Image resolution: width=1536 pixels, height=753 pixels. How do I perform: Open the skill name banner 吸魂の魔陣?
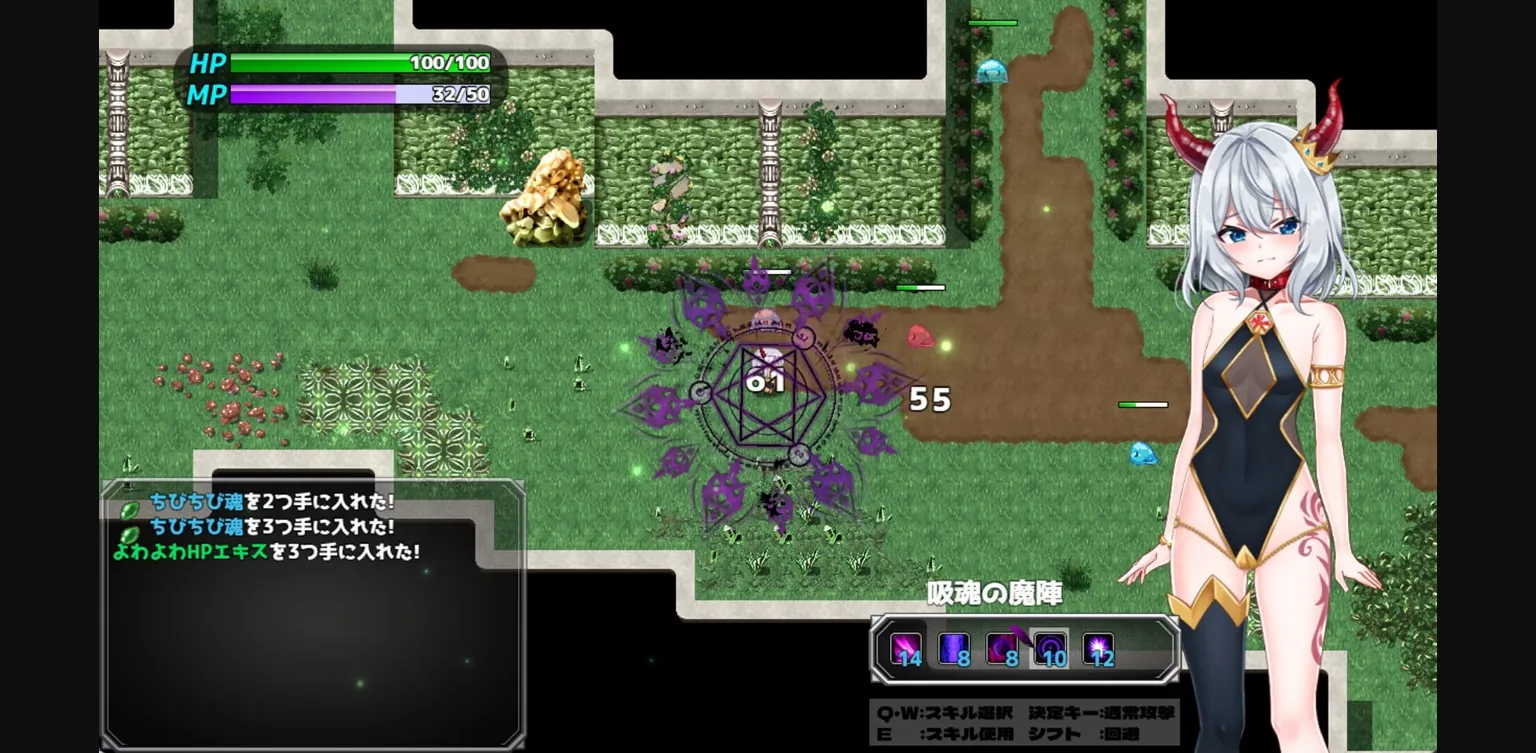(994, 593)
